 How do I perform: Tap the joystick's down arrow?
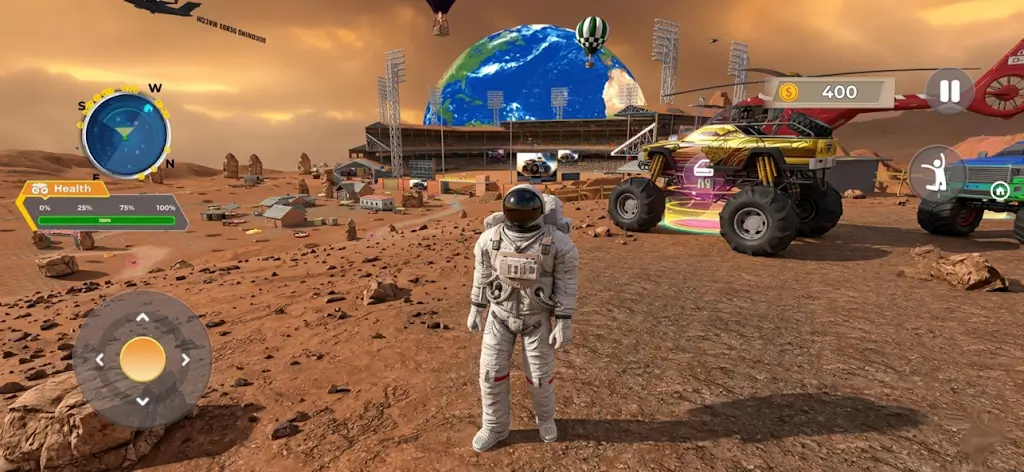point(142,401)
